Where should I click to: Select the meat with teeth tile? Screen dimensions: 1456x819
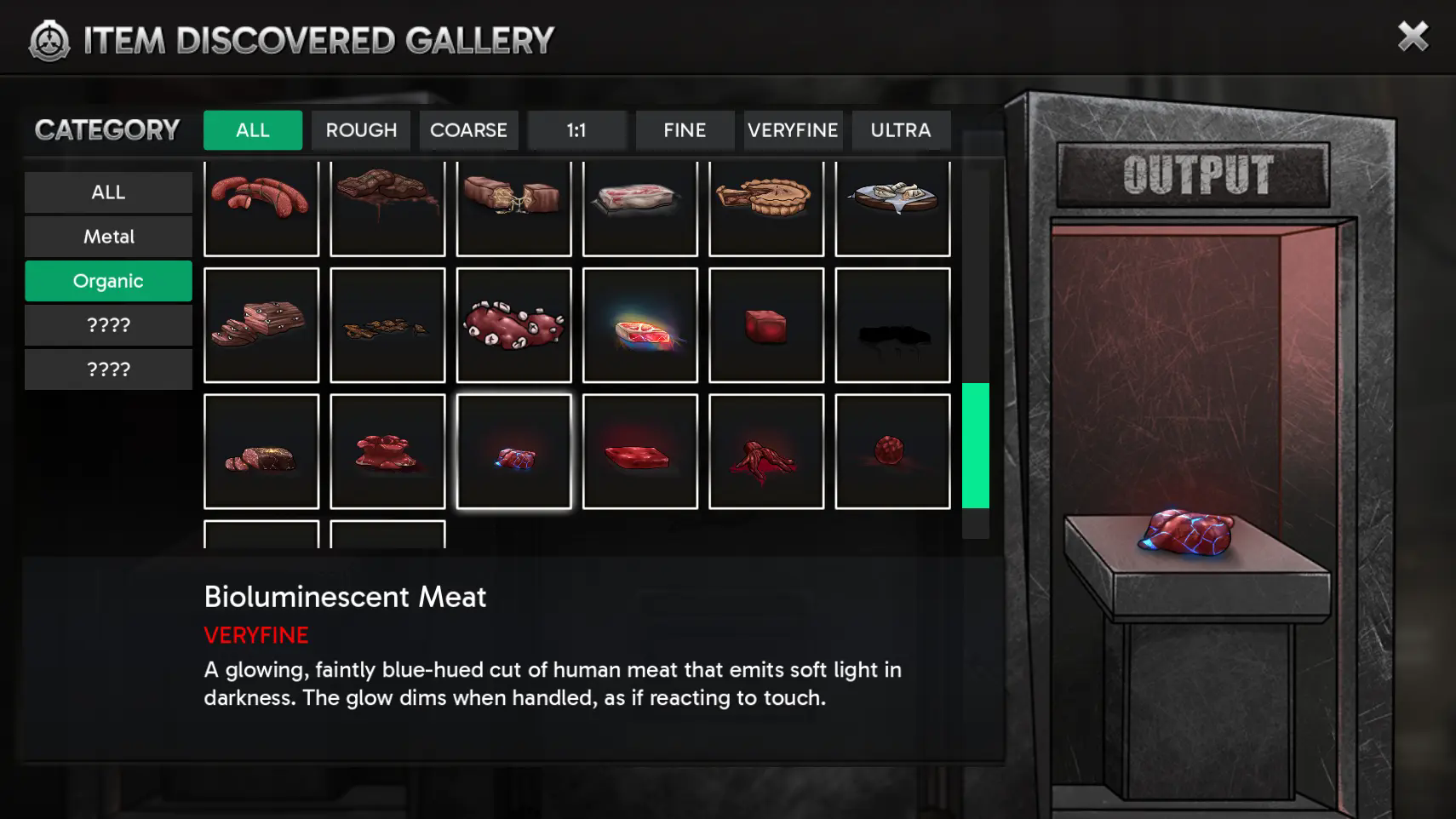coord(513,325)
